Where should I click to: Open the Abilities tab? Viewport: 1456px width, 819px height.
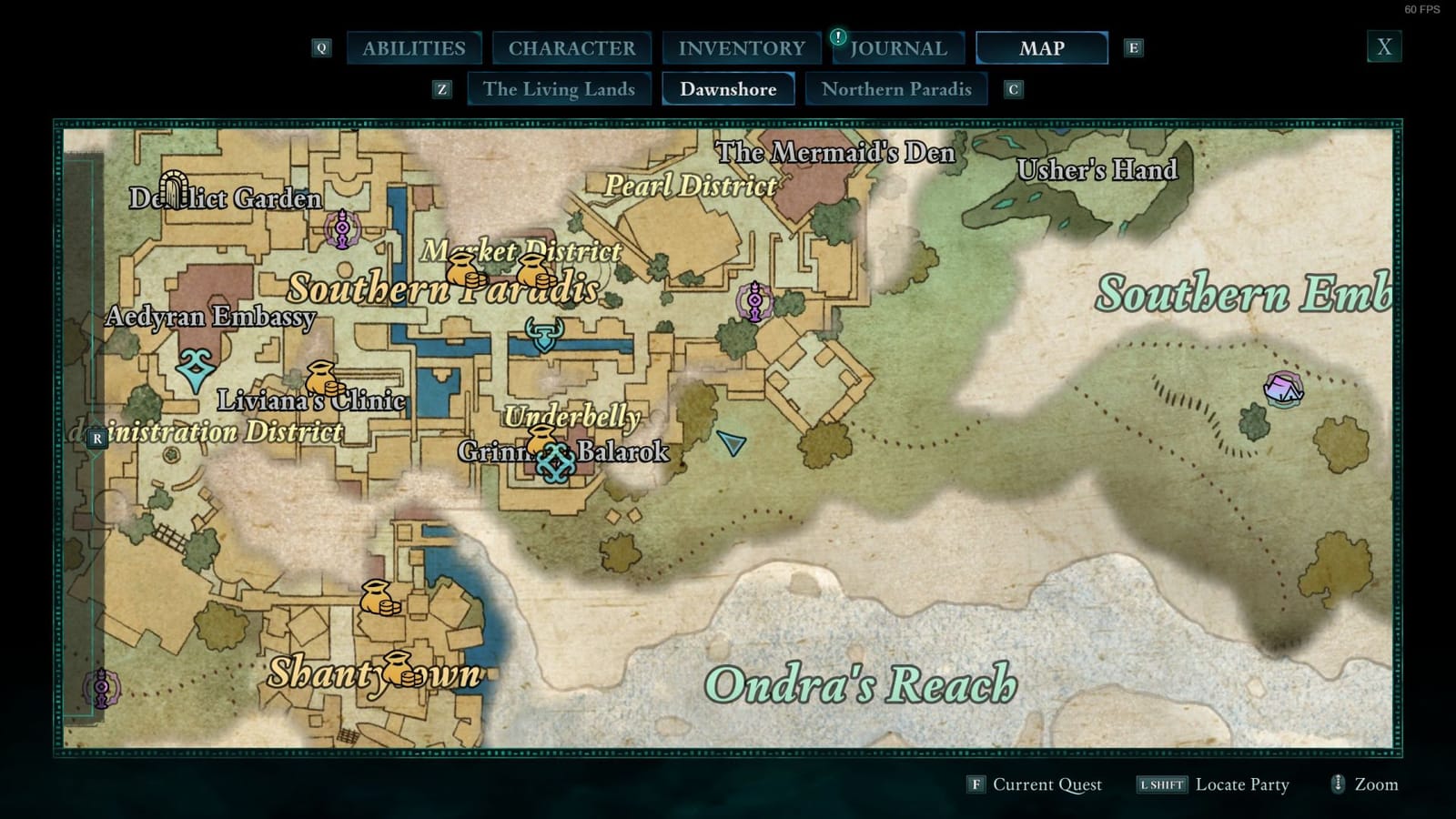pos(414,48)
